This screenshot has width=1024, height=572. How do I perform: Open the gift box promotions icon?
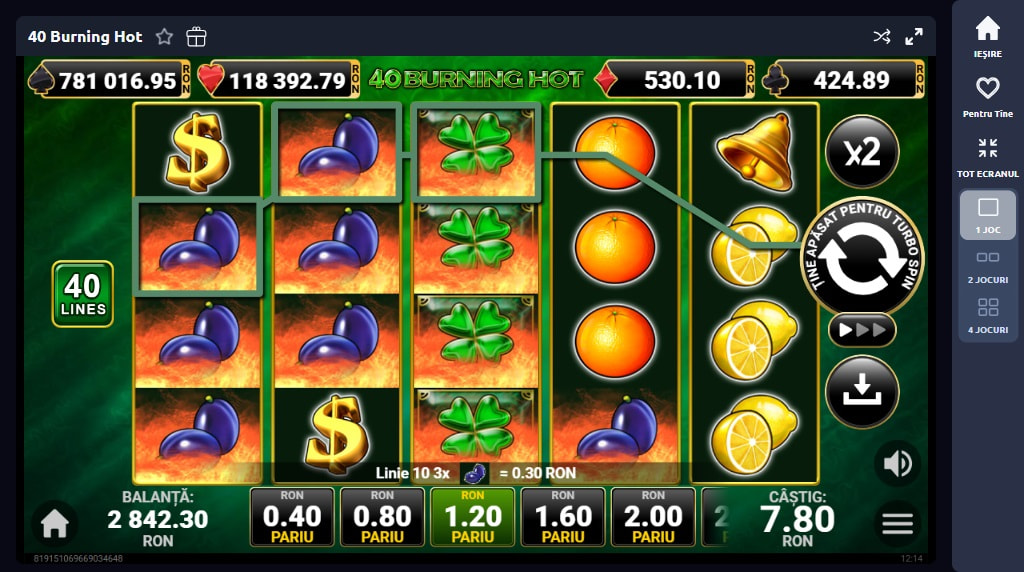[x=196, y=37]
